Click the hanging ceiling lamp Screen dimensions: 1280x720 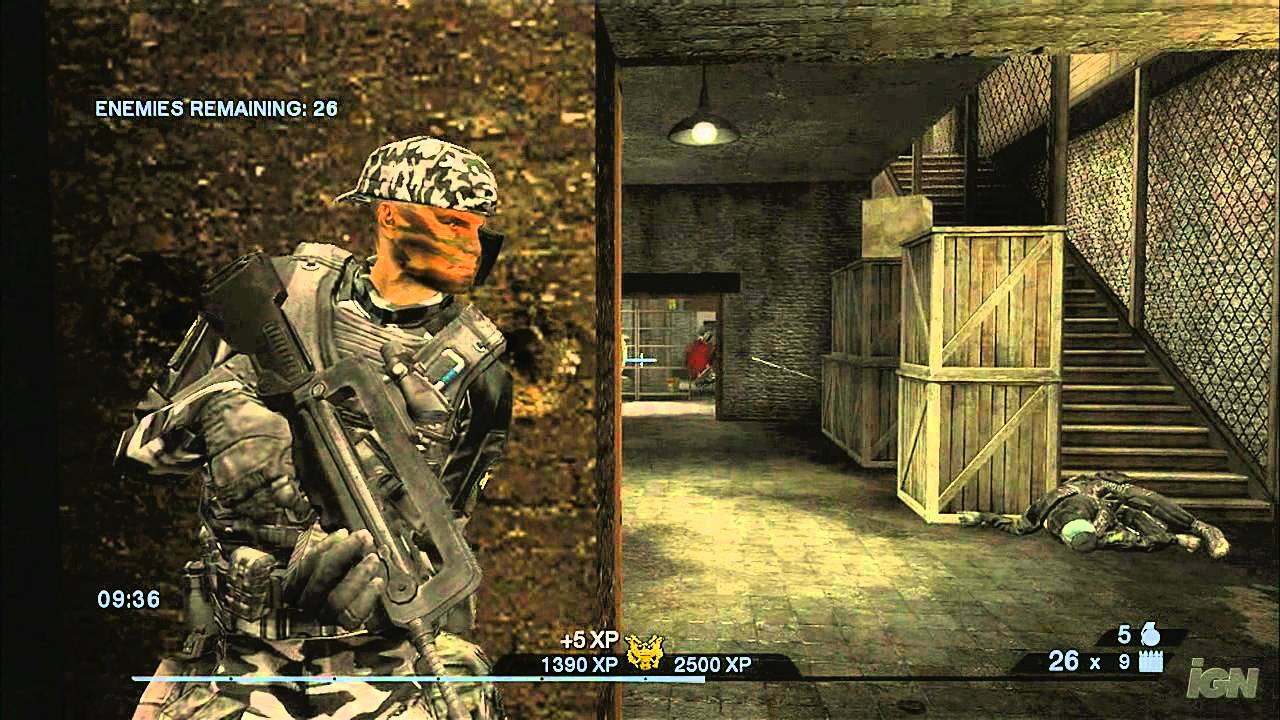(705, 125)
